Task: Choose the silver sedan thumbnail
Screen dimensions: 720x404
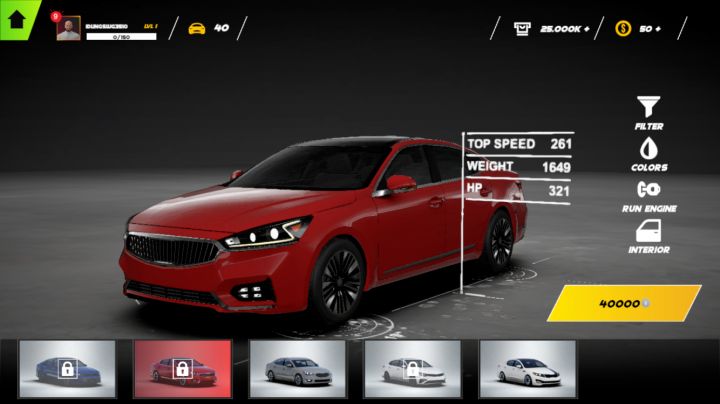Action: (297, 369)
